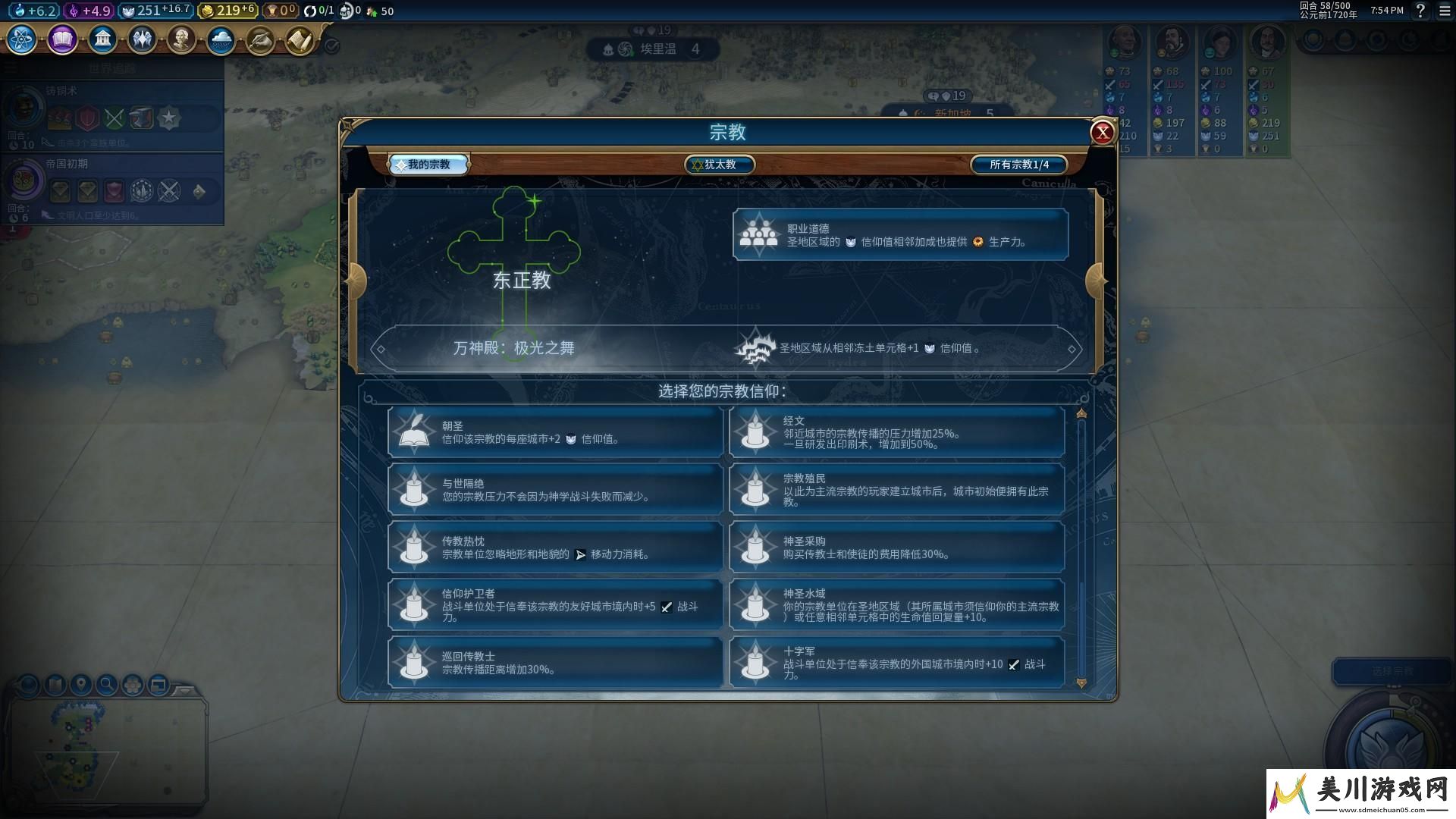Open the 犹太教 religion tab

click(719, 165)
